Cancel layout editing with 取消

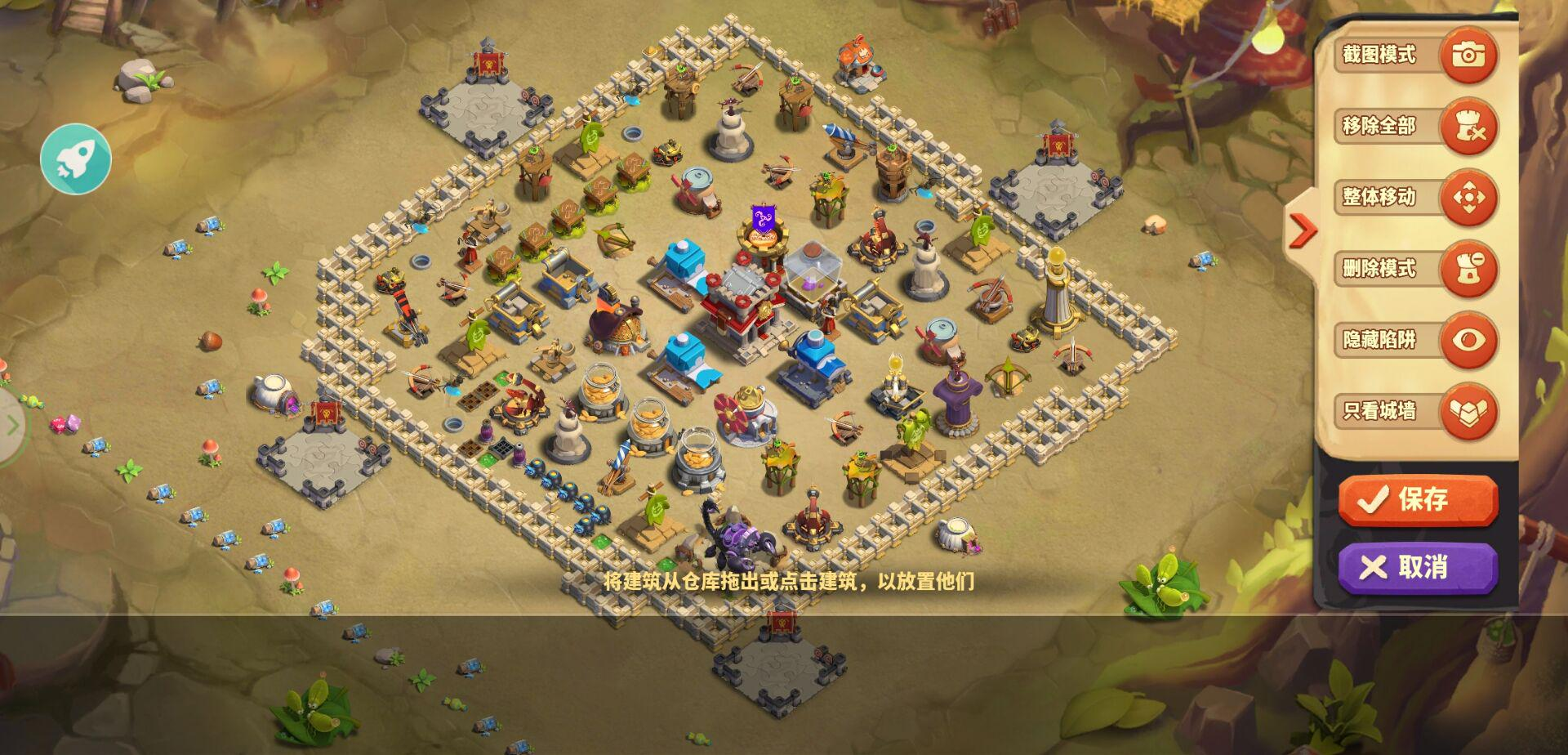click(1418, 567)
